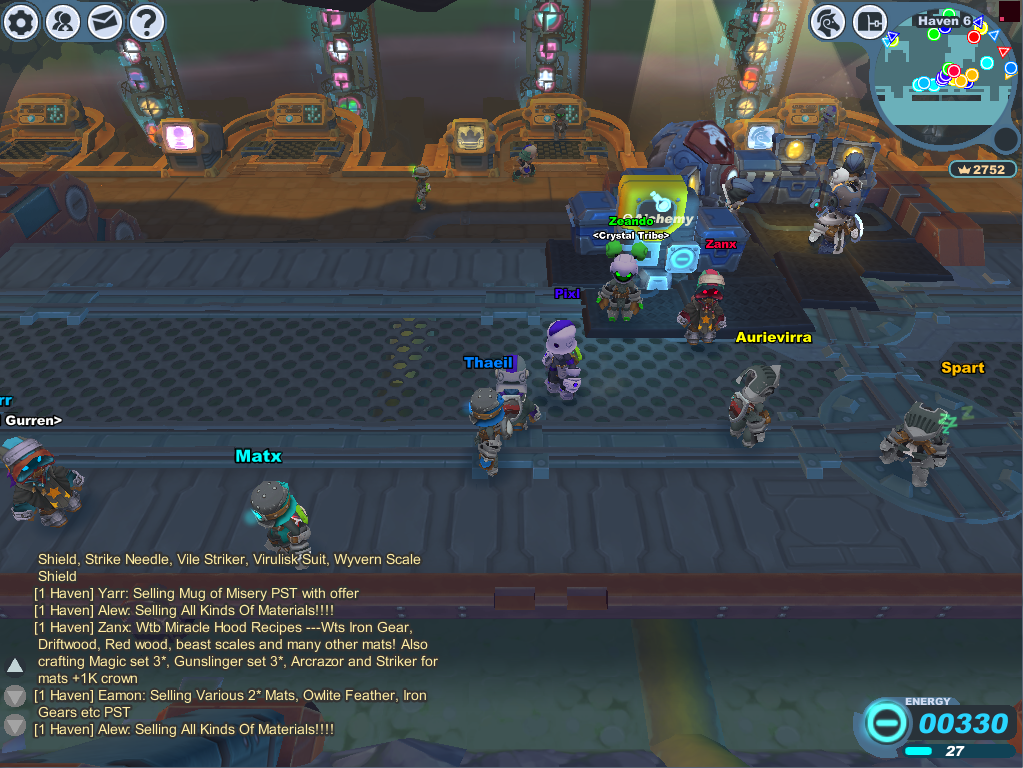Open the knight helmet character panel
The width and height of the screenshot is (1023, 768).
(x=827, y=22)
